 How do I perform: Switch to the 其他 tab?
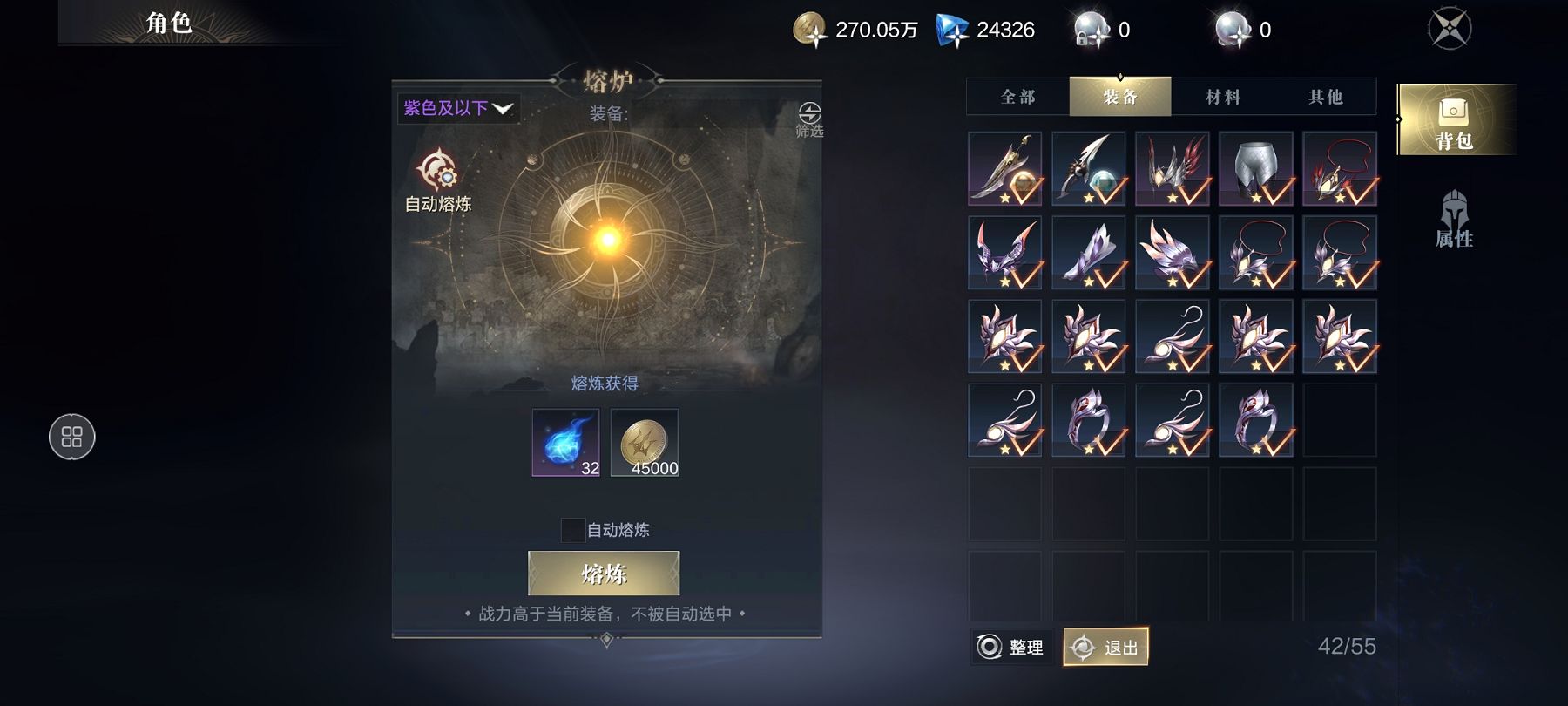point(1325,97)
